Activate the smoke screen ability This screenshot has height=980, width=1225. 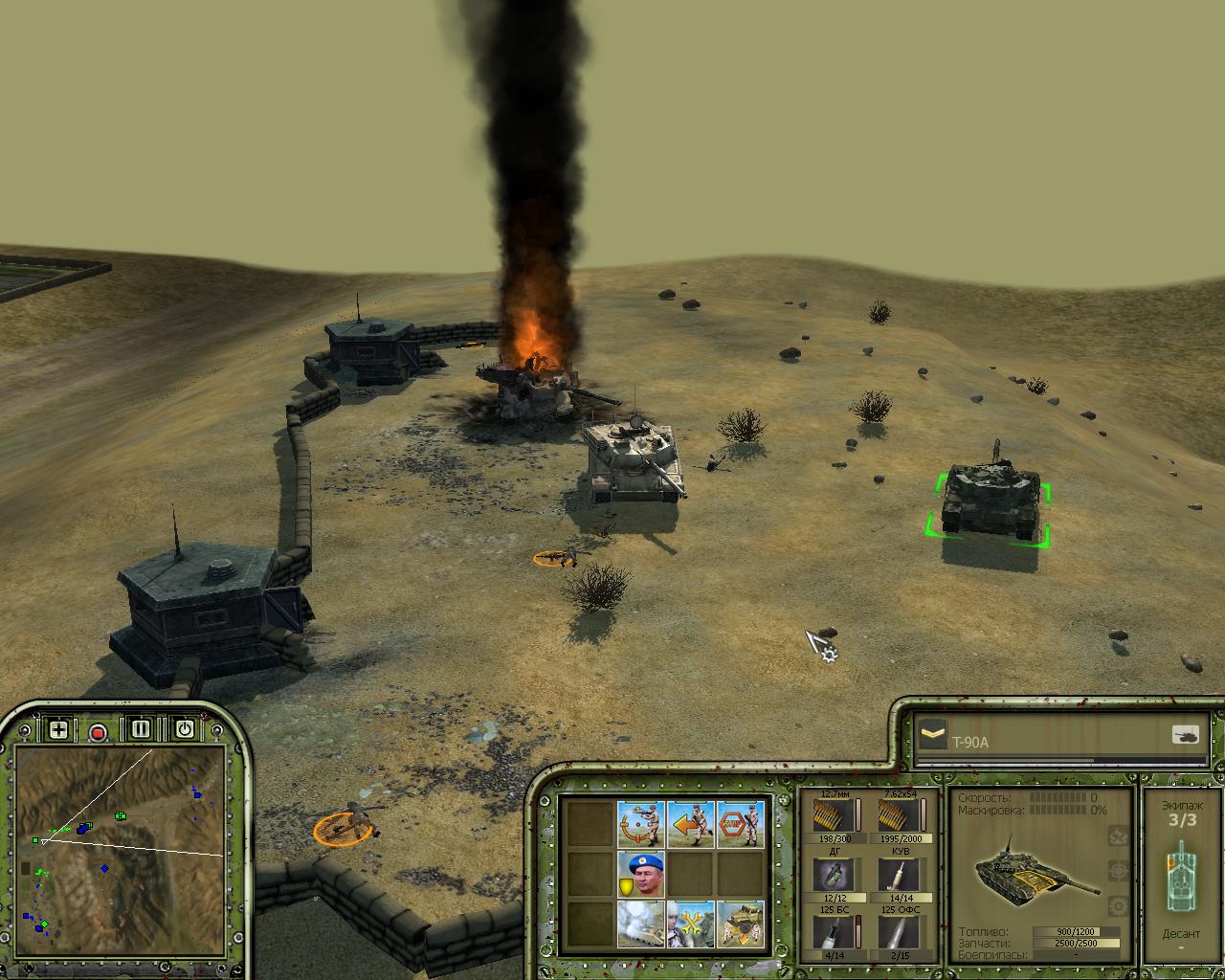(x=641, y=924)
